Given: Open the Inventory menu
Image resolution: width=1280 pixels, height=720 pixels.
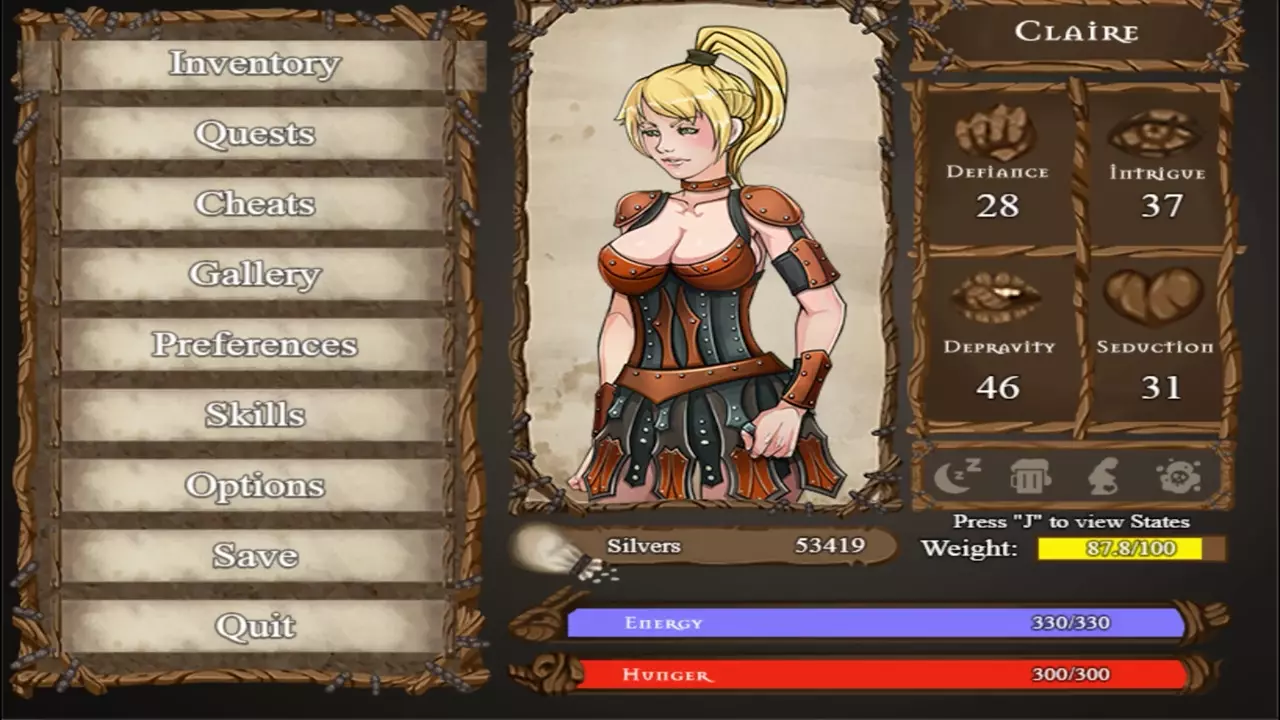Looking at the screenshot, I should [x=254, y=63].
